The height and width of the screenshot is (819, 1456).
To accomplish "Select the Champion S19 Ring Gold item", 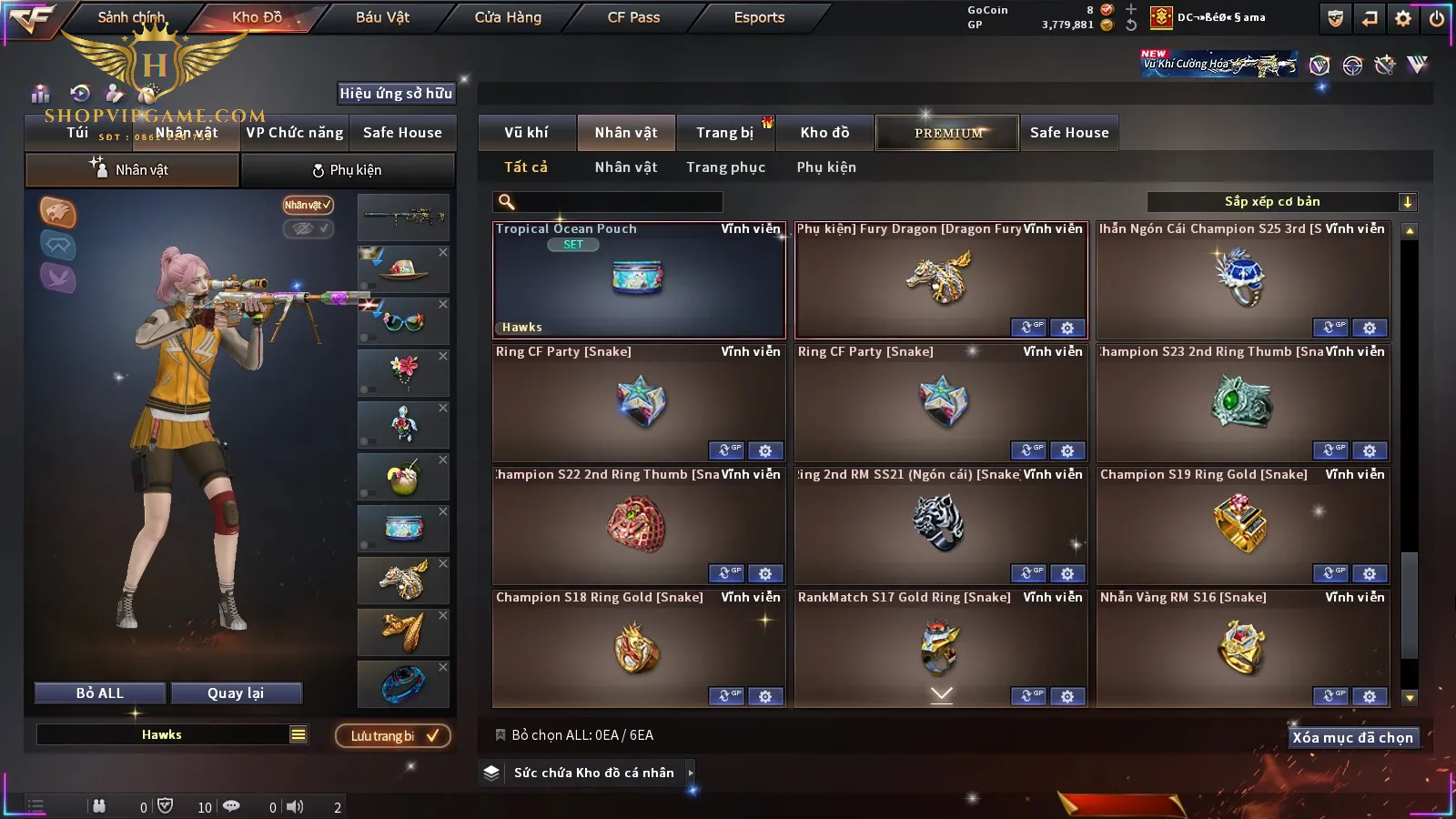I will pyautogui.click(x=1243, y=525).
